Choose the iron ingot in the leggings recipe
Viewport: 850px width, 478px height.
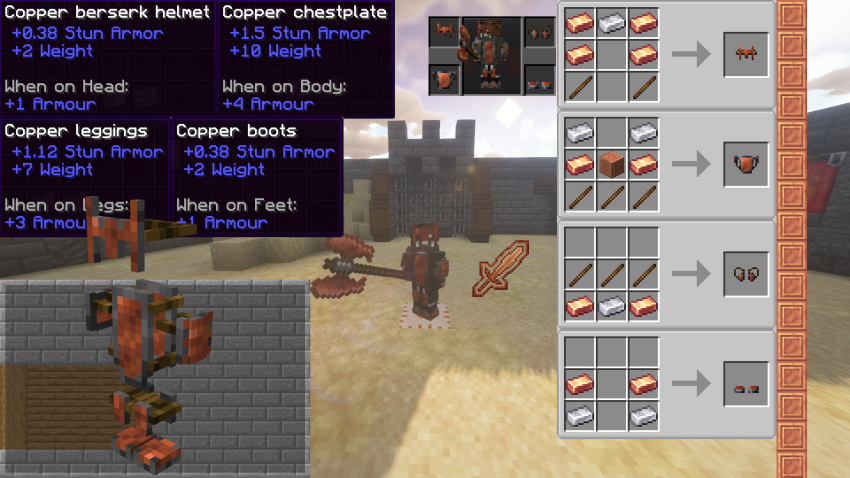612,307
